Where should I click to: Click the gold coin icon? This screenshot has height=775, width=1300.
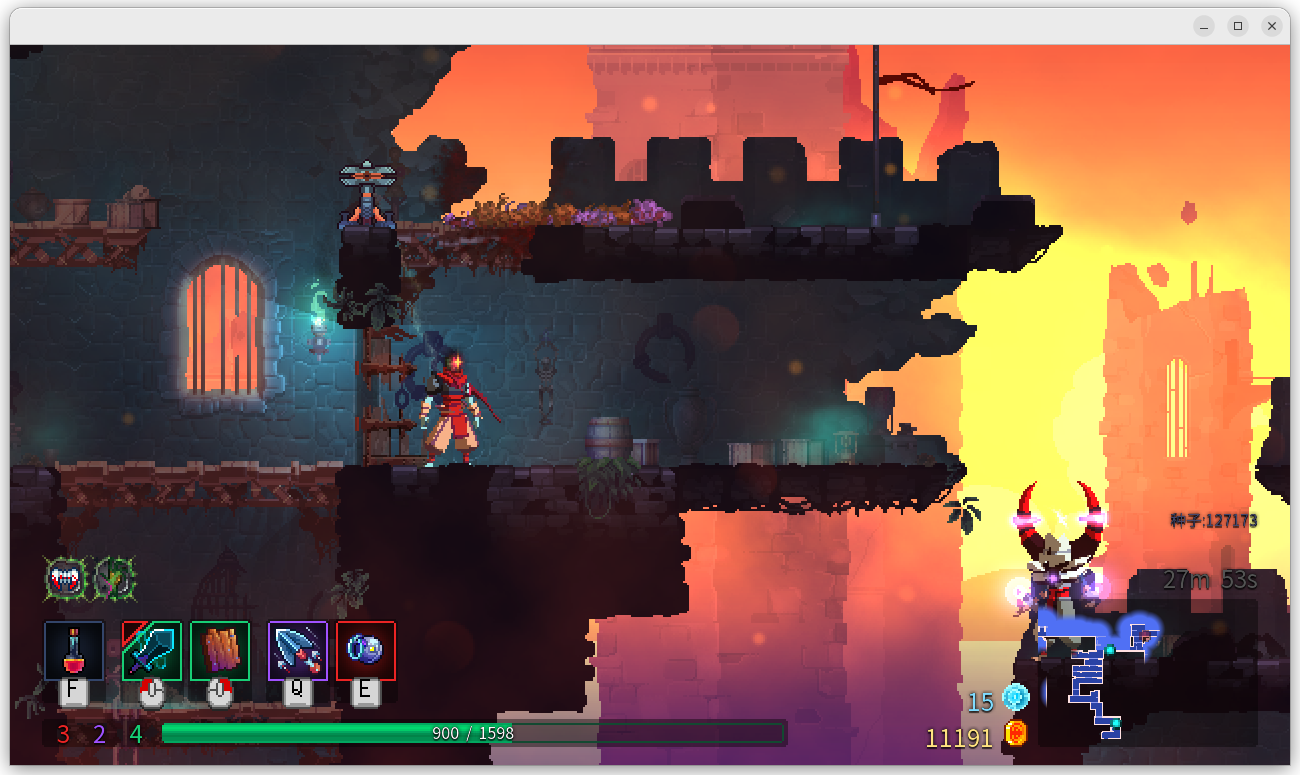click(1016, 734)
